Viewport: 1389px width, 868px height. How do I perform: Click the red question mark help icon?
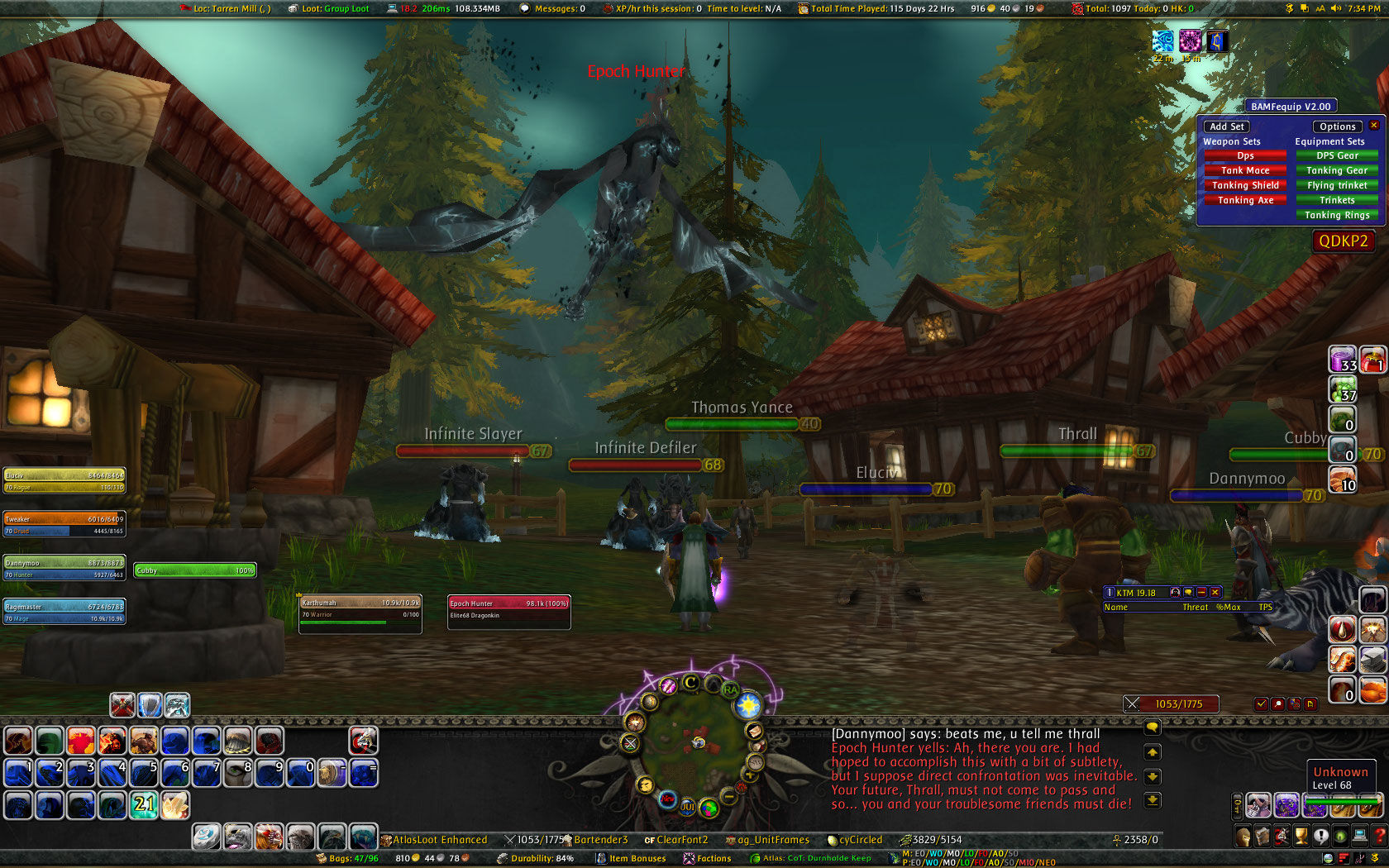pyautogui.click(x=1380, y=836)
